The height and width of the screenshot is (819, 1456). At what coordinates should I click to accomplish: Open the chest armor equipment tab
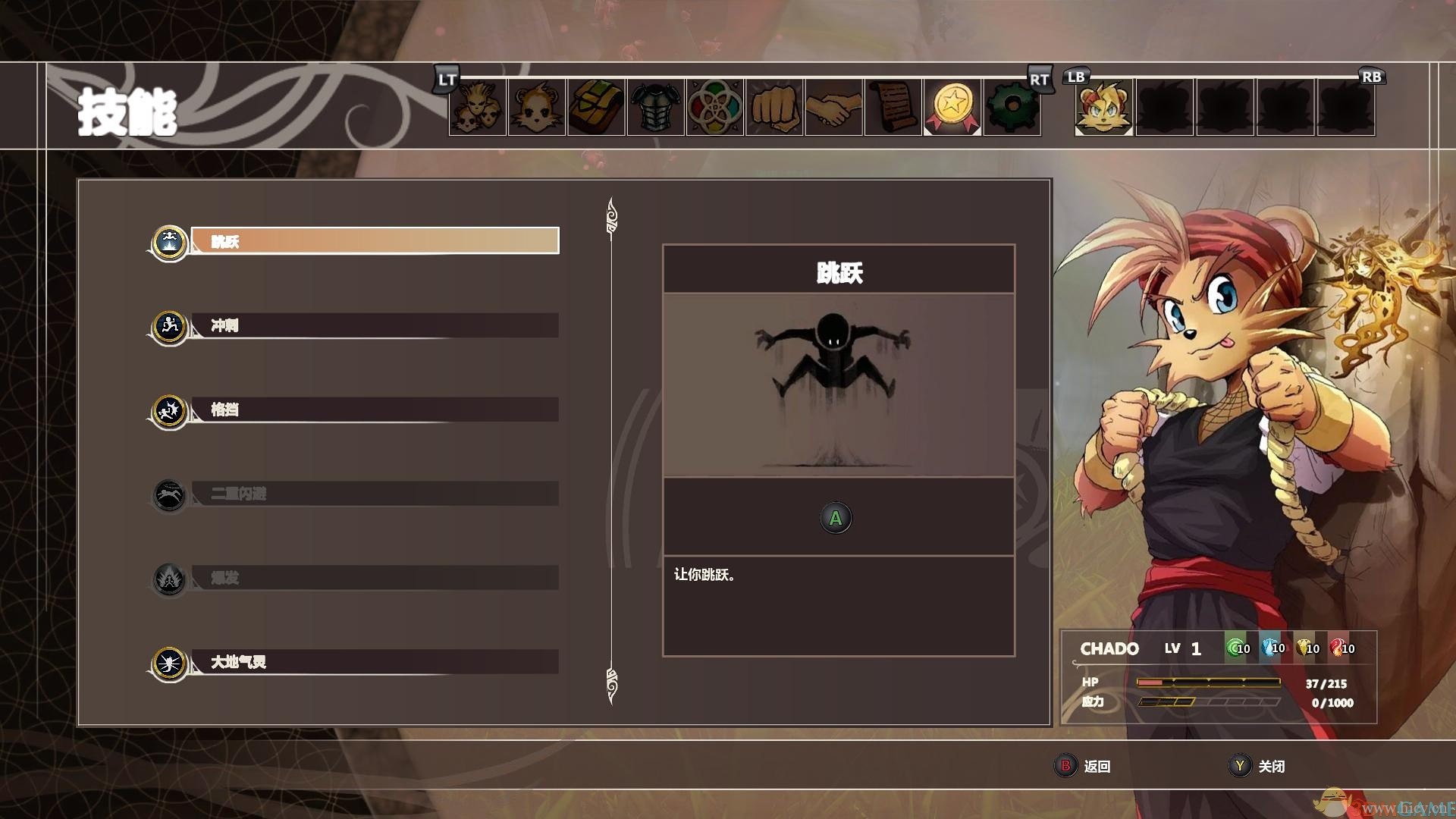[656, 108]
